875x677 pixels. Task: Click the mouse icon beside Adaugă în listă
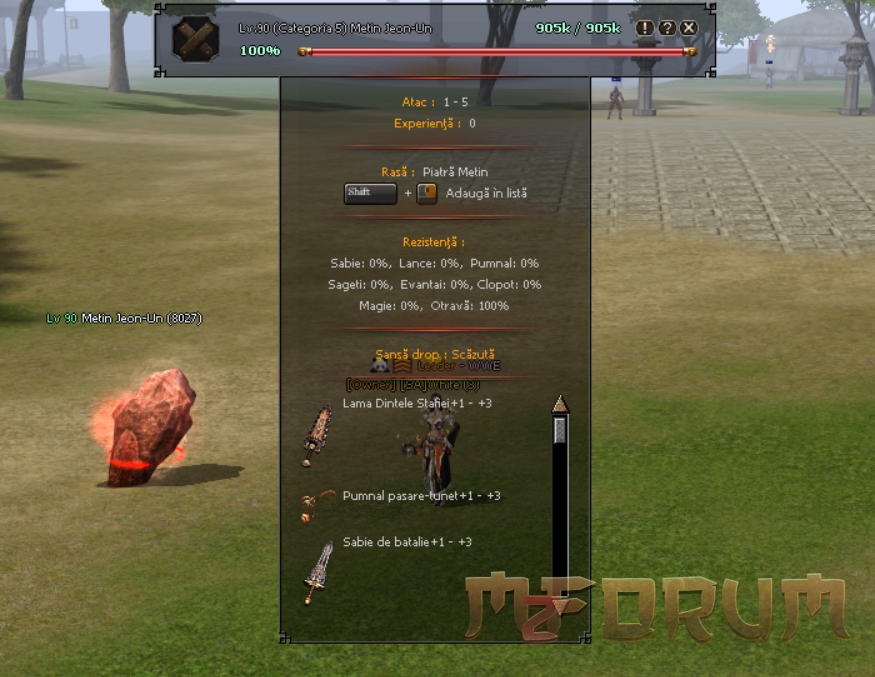[427, 193]
